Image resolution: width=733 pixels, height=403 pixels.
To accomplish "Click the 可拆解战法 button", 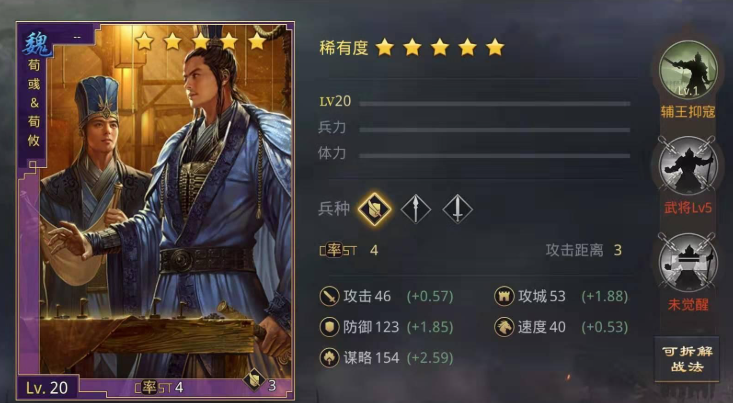I will pyautogui.click(x=688, y=359).
